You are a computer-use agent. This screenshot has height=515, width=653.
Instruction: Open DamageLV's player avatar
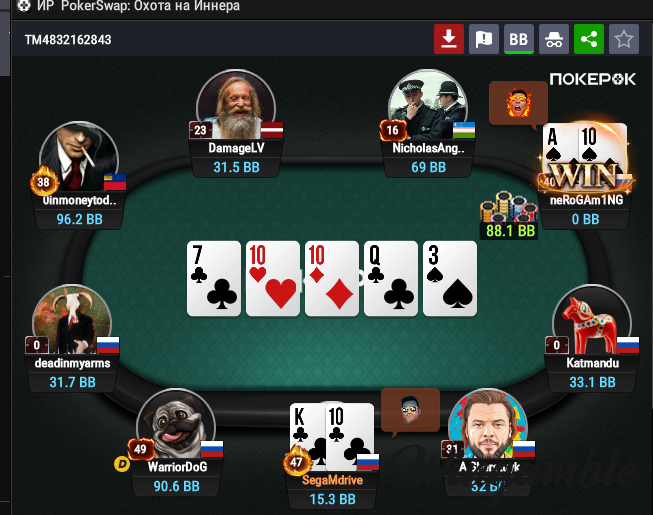pos(235,106)
